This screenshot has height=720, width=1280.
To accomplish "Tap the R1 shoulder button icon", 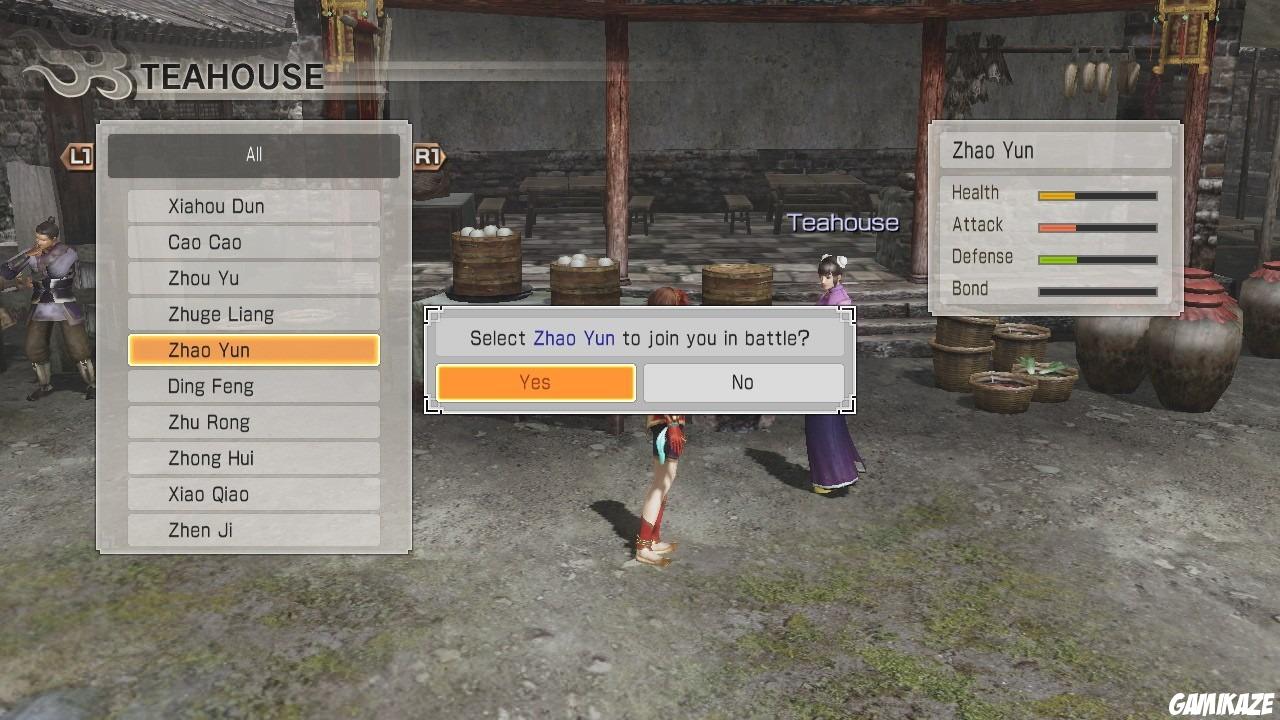I will click(428, 157).
